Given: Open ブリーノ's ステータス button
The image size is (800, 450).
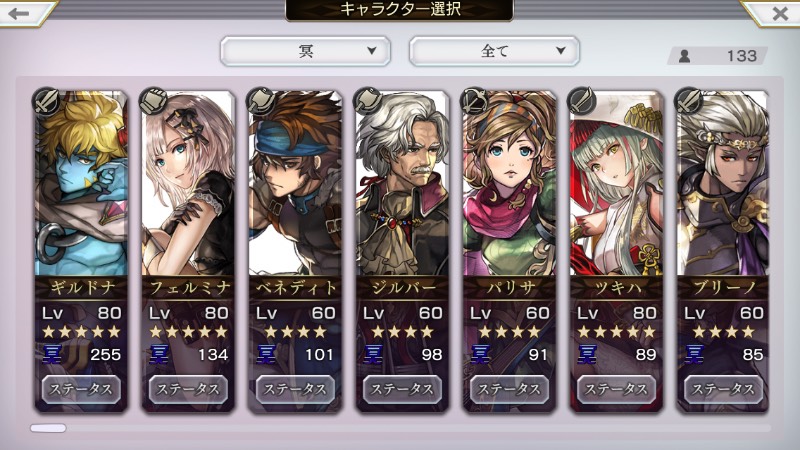Looking at the screenshot, I should click(724, 388).
